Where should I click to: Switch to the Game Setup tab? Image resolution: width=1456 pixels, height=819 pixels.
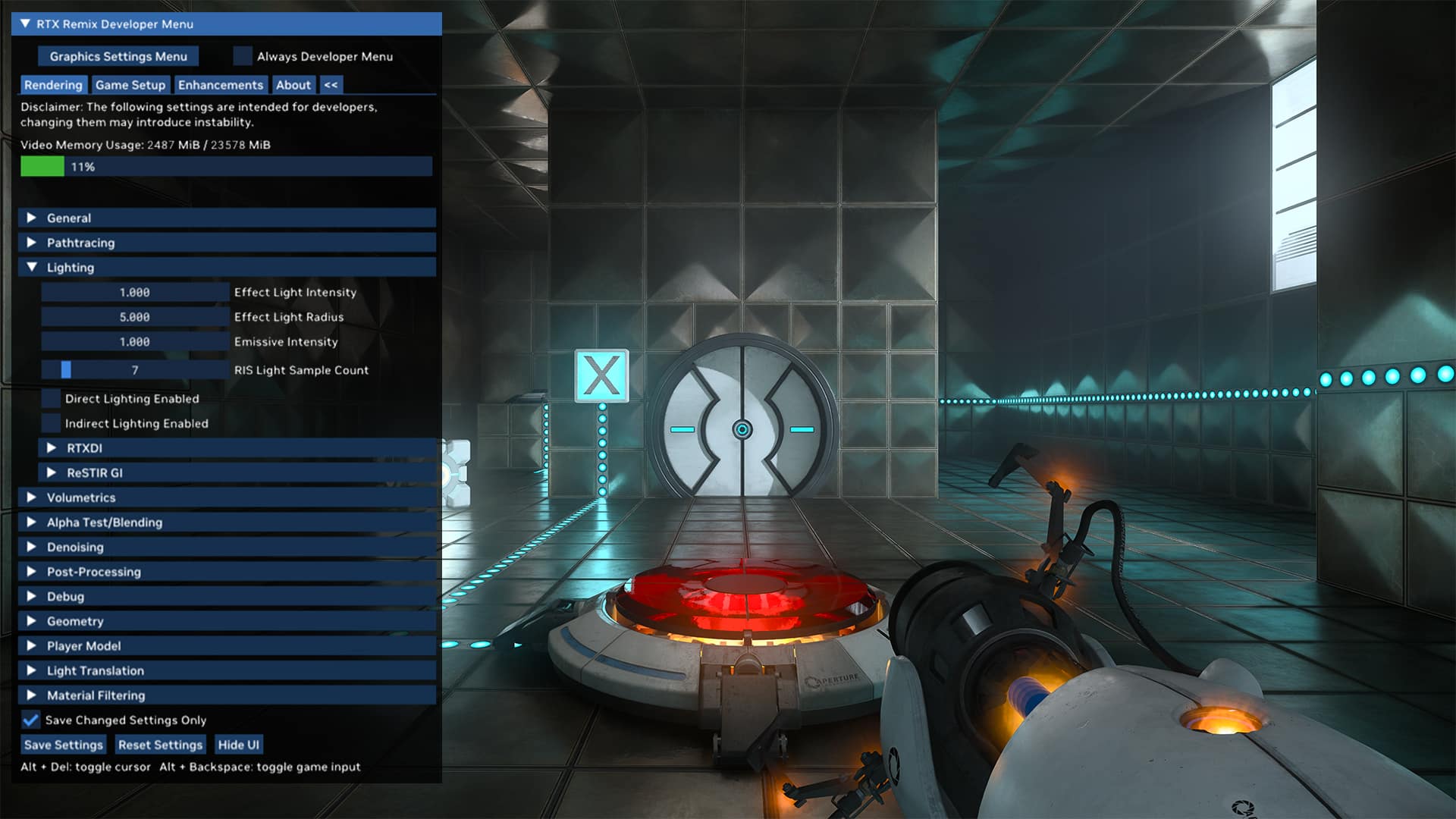(x=130, y=85)
